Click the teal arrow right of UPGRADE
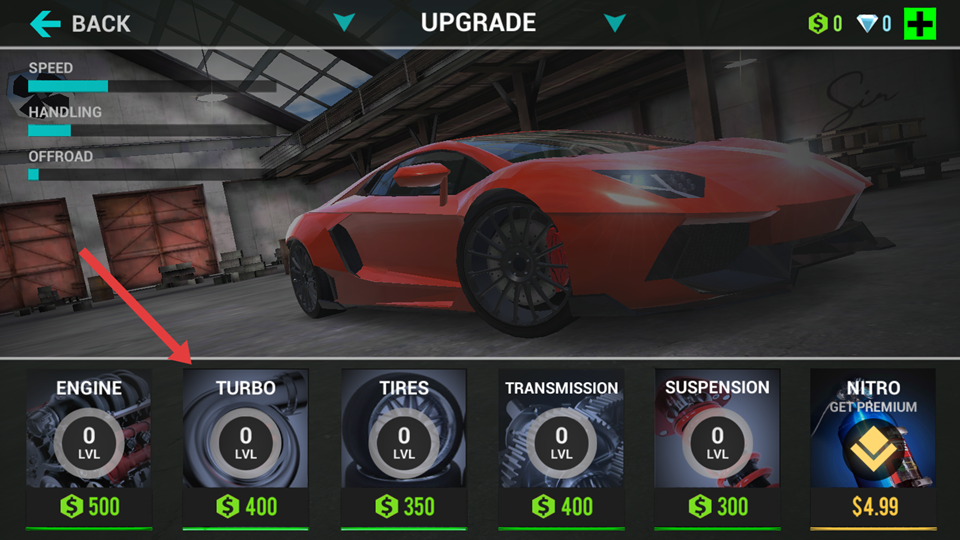Viewport: 960px width, 540px height. click(x=615, y=23)
